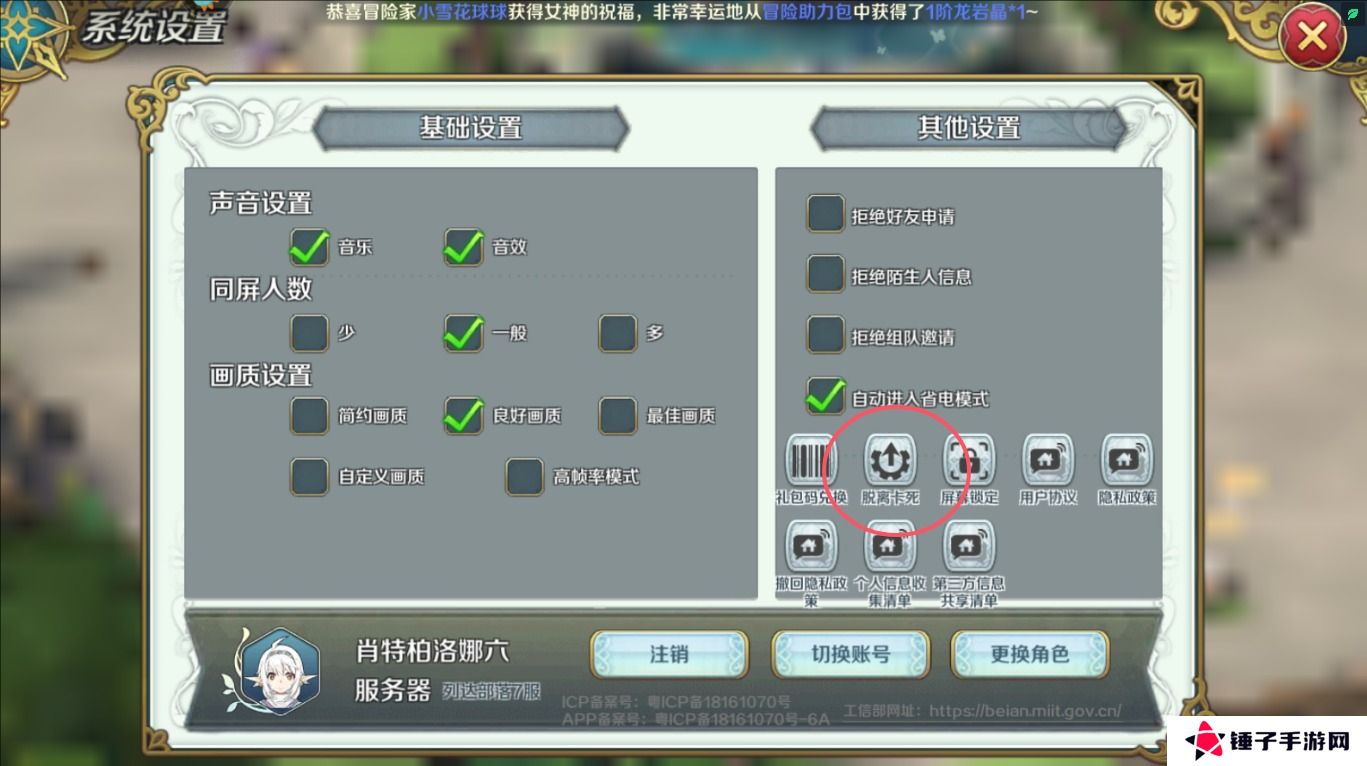The image size is (1367, 766).
Task: Open the 第三方信息共享清单 icon
Action: [x=969, y=546]
